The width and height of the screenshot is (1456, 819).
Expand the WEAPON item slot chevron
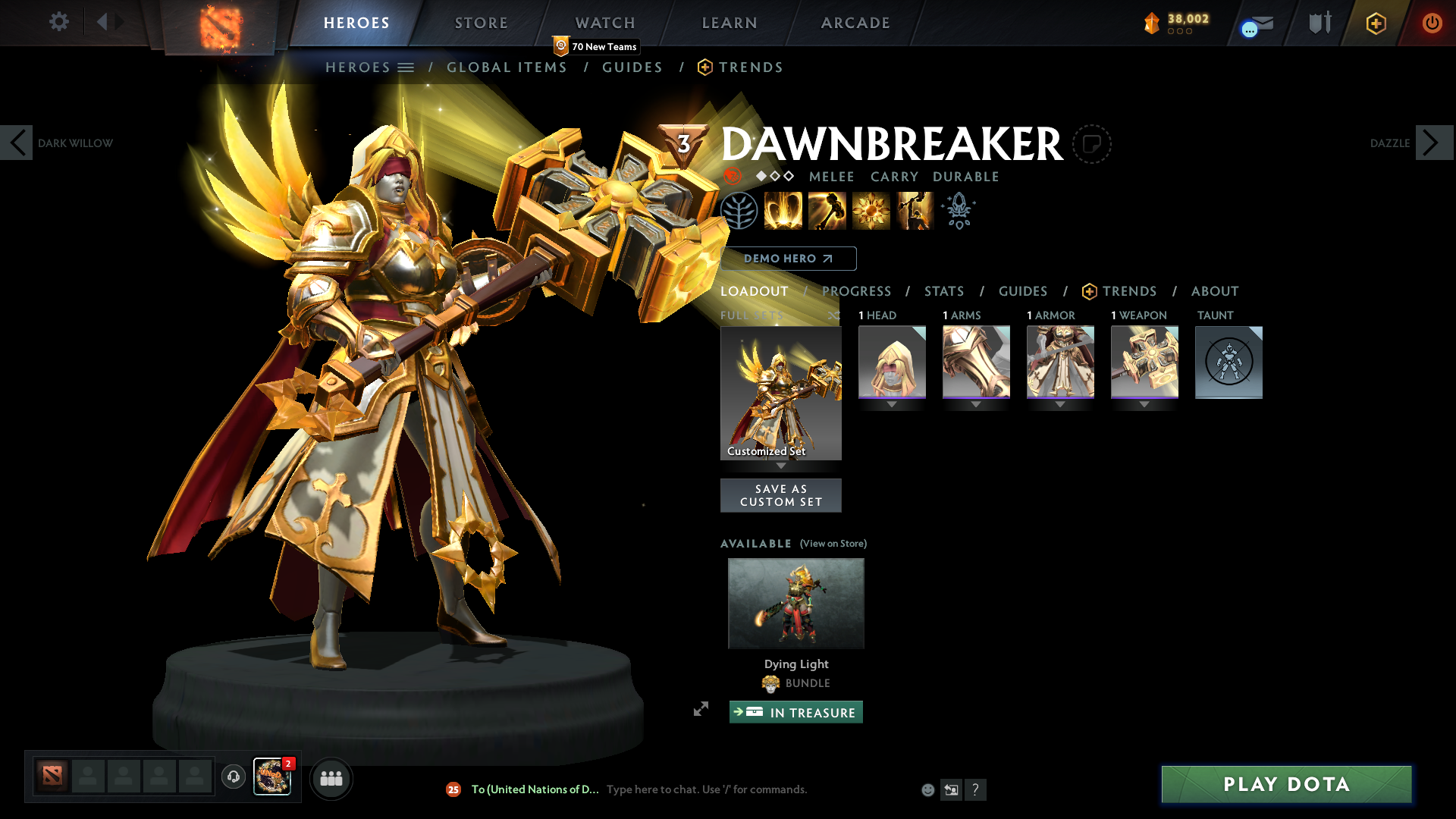1144,404
